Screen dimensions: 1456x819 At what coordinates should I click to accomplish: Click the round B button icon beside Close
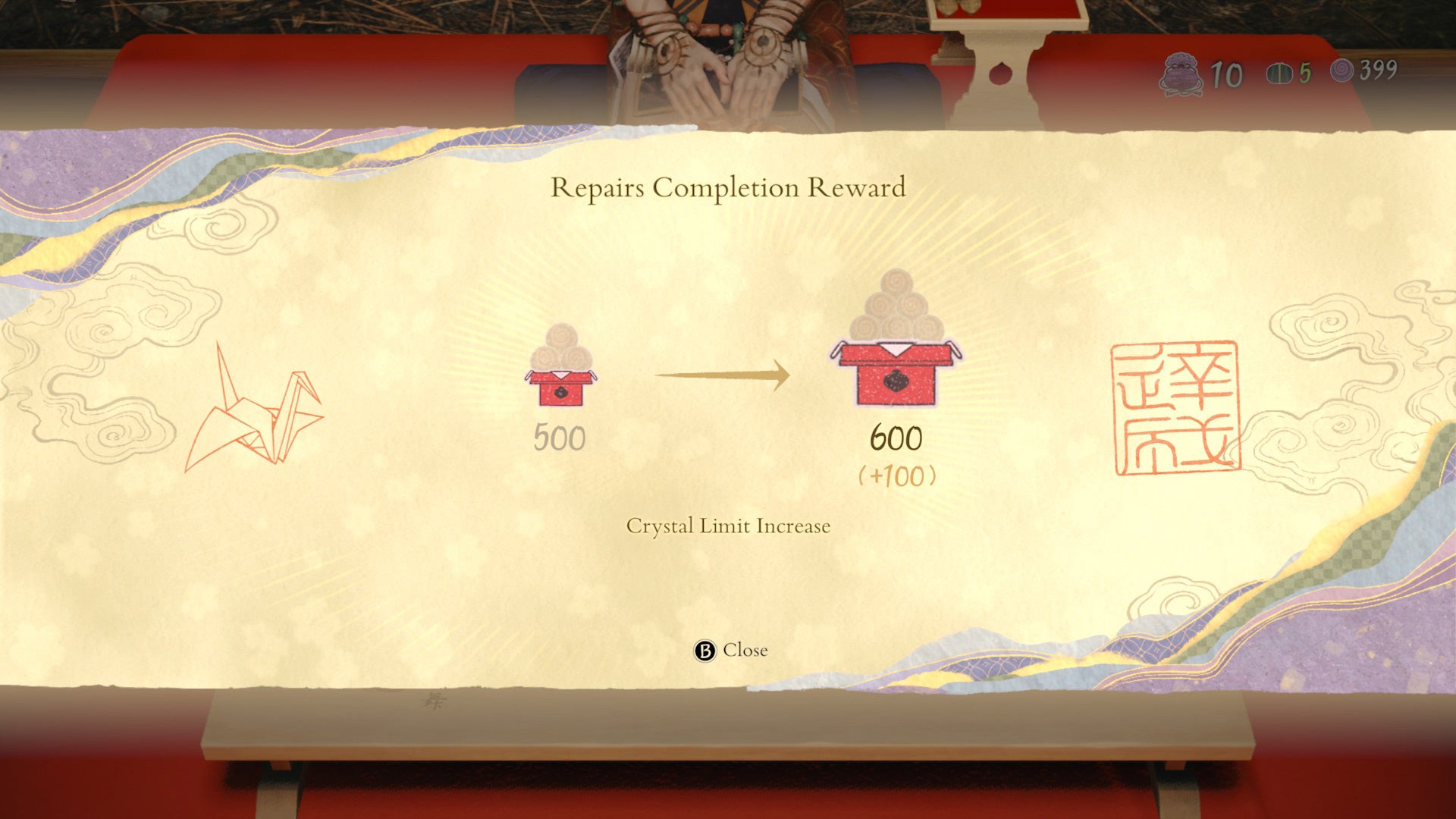click(705, 650)
